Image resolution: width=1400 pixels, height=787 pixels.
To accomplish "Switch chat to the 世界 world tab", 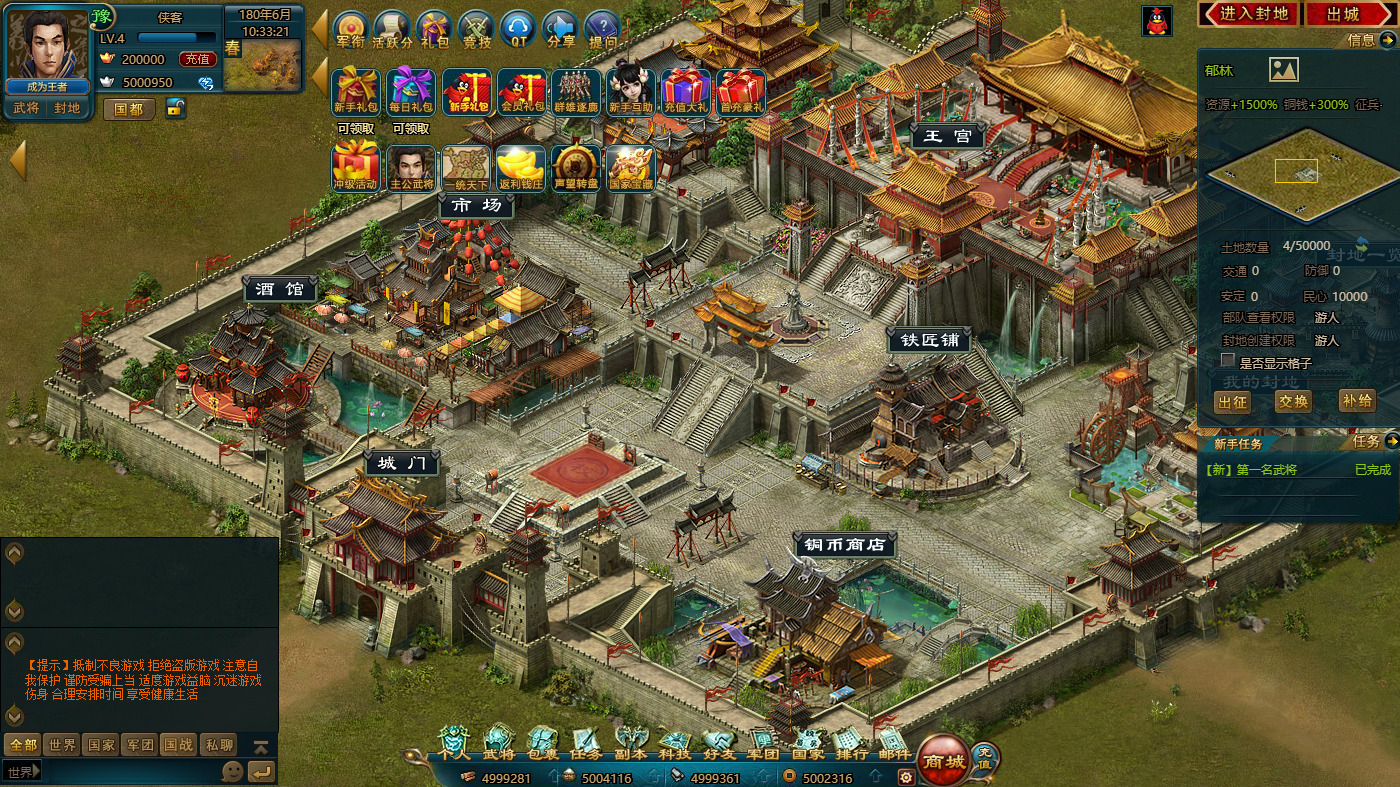I will click(x=62, y=745).
